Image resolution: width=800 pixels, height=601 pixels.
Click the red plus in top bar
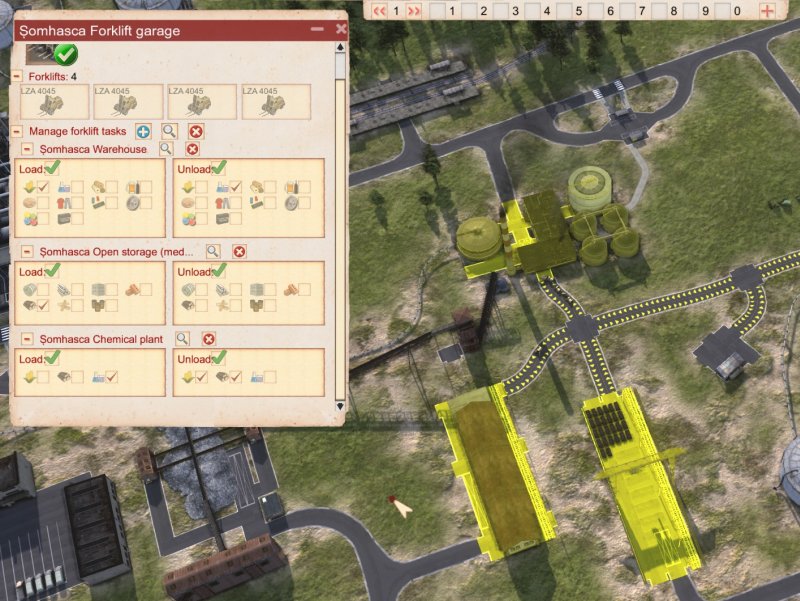click(767, 11)
